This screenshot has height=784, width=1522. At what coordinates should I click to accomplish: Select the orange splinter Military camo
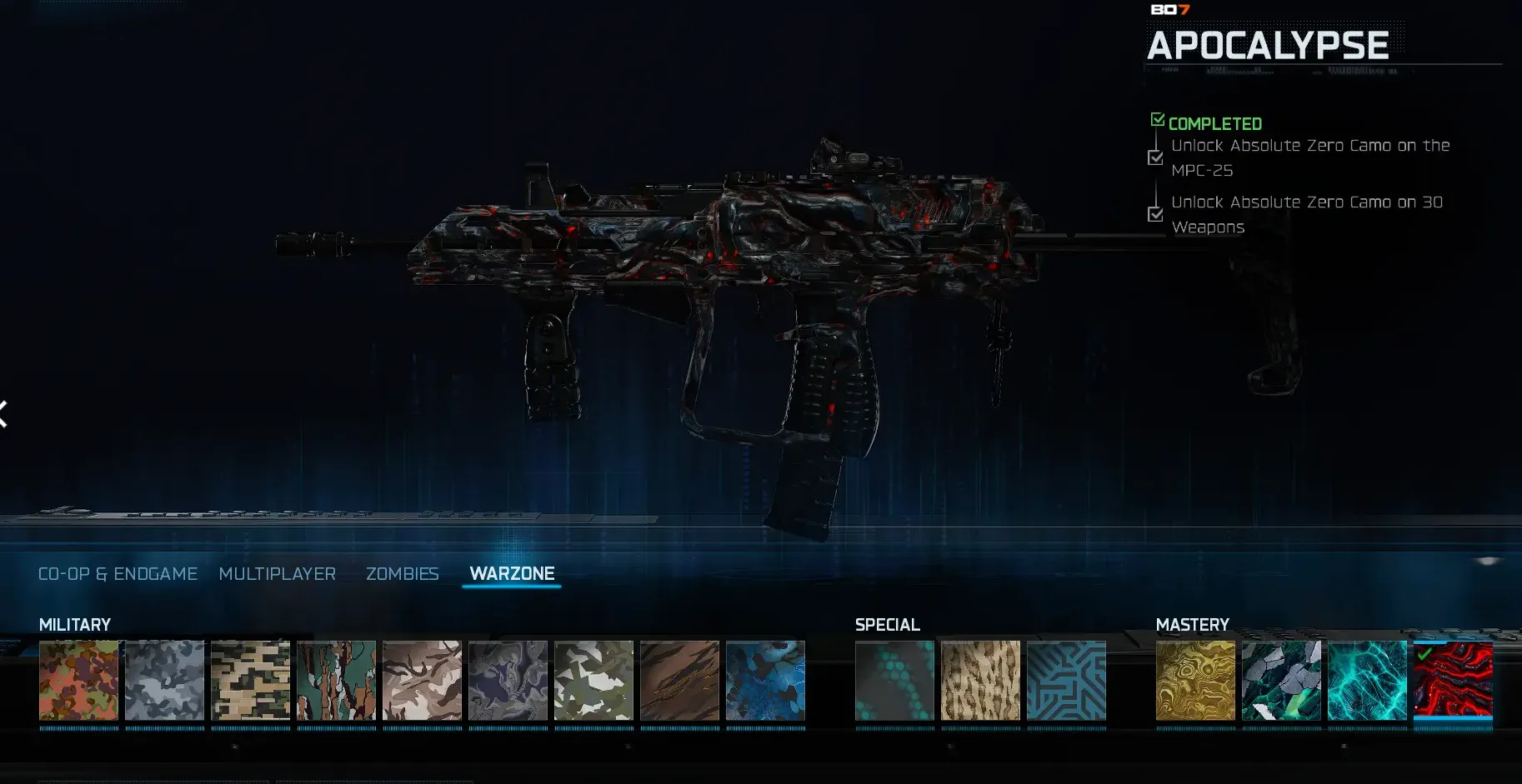pyautogui.click(x=78, y=681)
